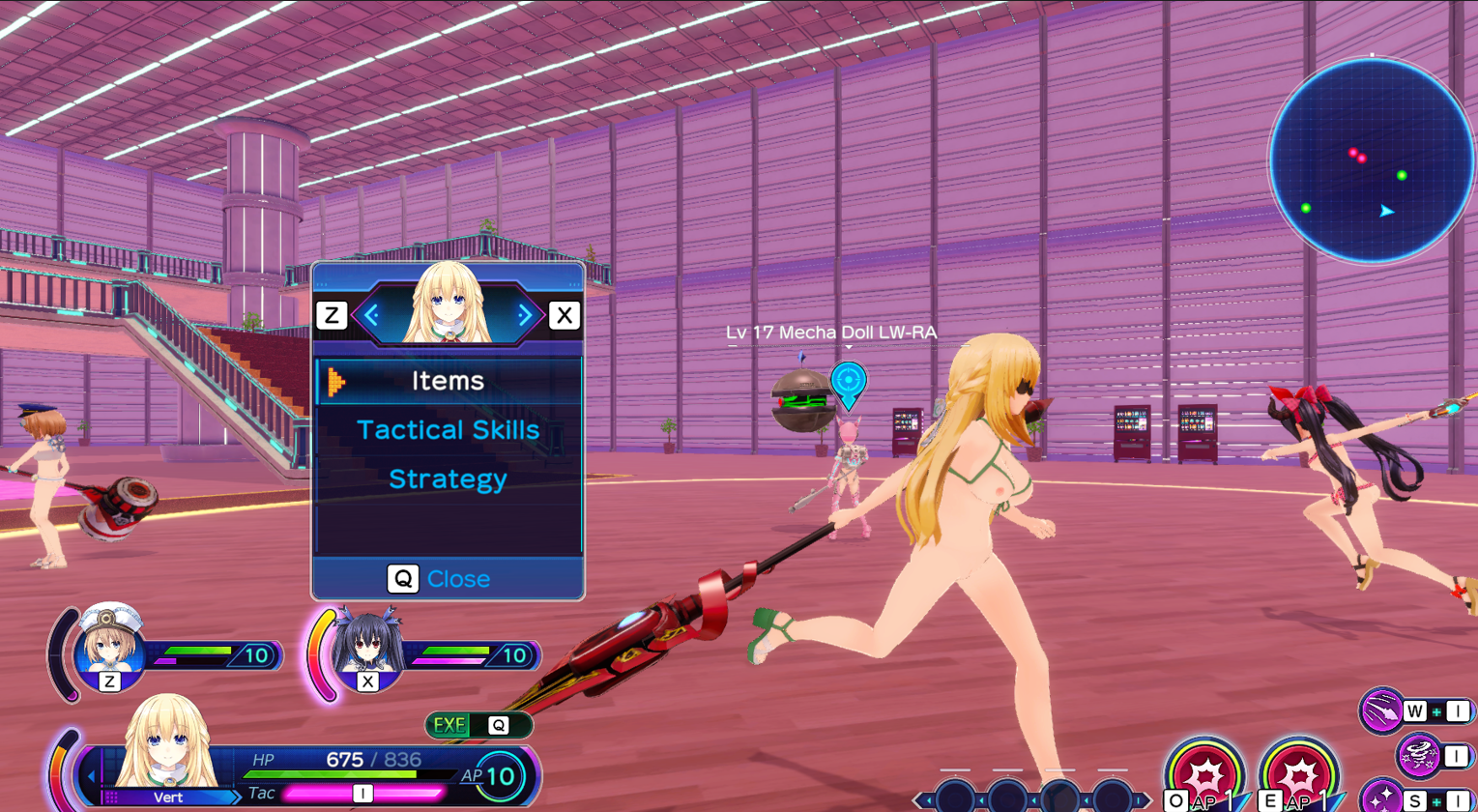Select the target marker above Mecha Doll
1478x812 pixels.
coord(849,381)
